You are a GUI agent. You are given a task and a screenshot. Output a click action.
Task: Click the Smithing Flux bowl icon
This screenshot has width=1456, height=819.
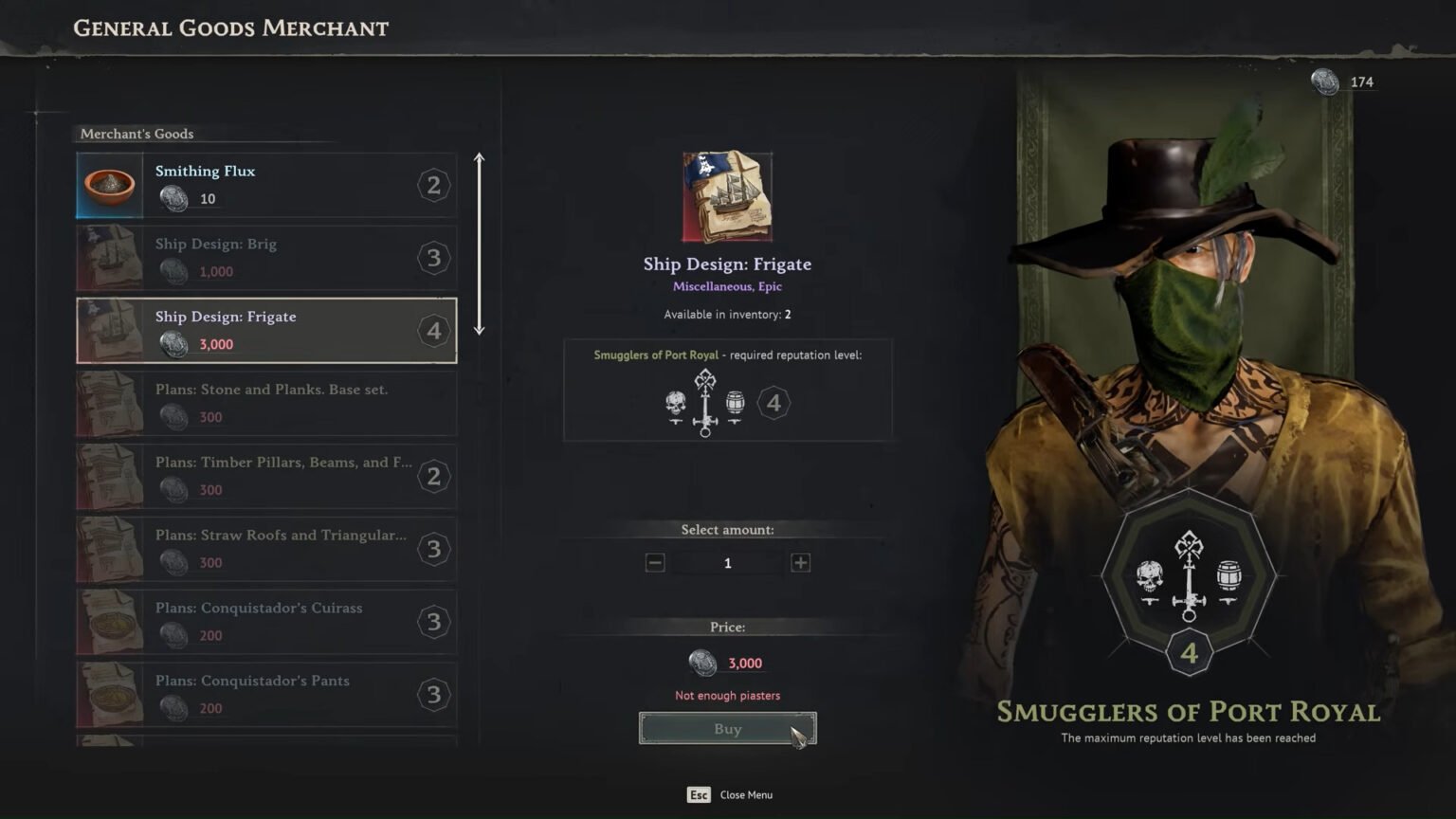[108, 185]
